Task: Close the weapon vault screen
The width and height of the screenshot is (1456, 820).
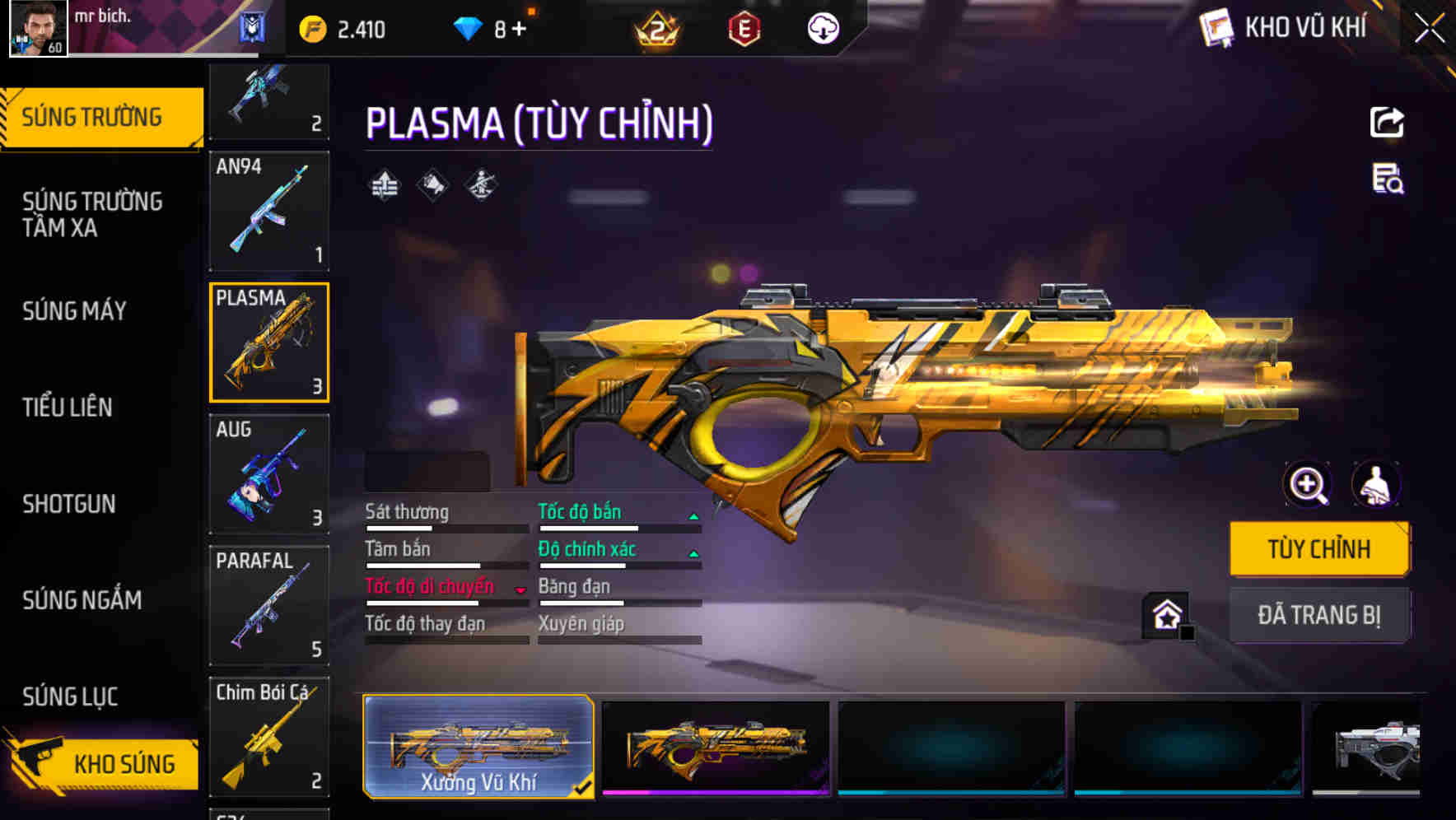Action: click(1429, 29)
